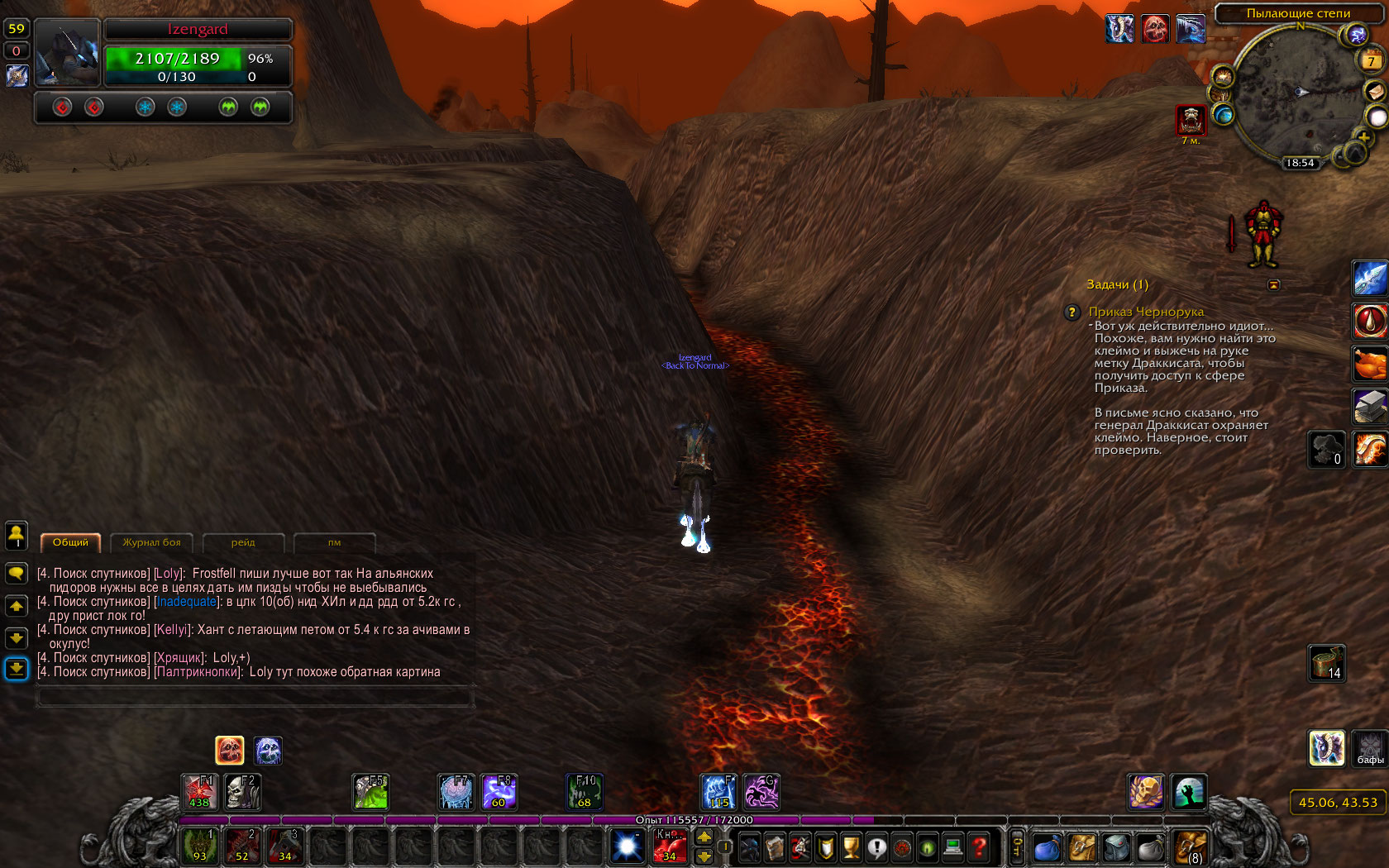Viewport: 1389px width, 868px height.
Task: Click player portrait of Izengard
Action: coord(68,52)
